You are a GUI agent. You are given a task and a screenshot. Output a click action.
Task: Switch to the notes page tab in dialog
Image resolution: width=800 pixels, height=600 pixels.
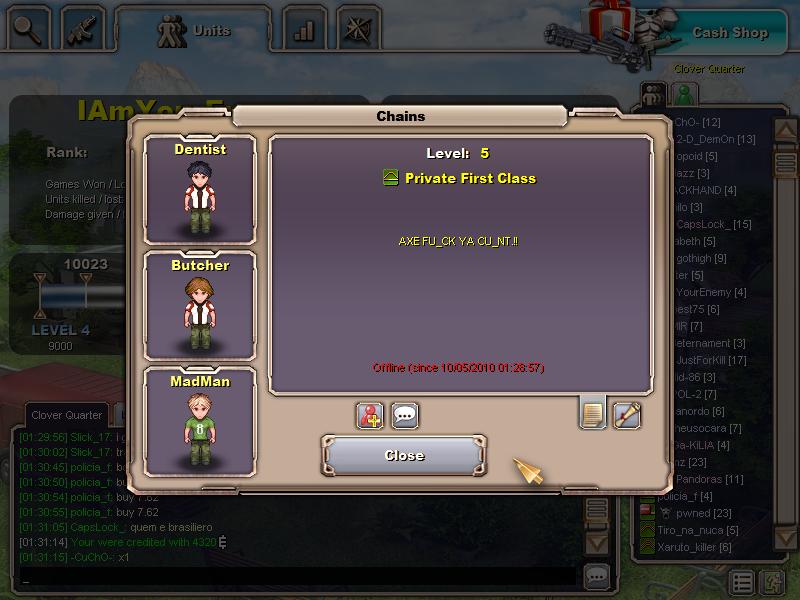coord(592,413)
